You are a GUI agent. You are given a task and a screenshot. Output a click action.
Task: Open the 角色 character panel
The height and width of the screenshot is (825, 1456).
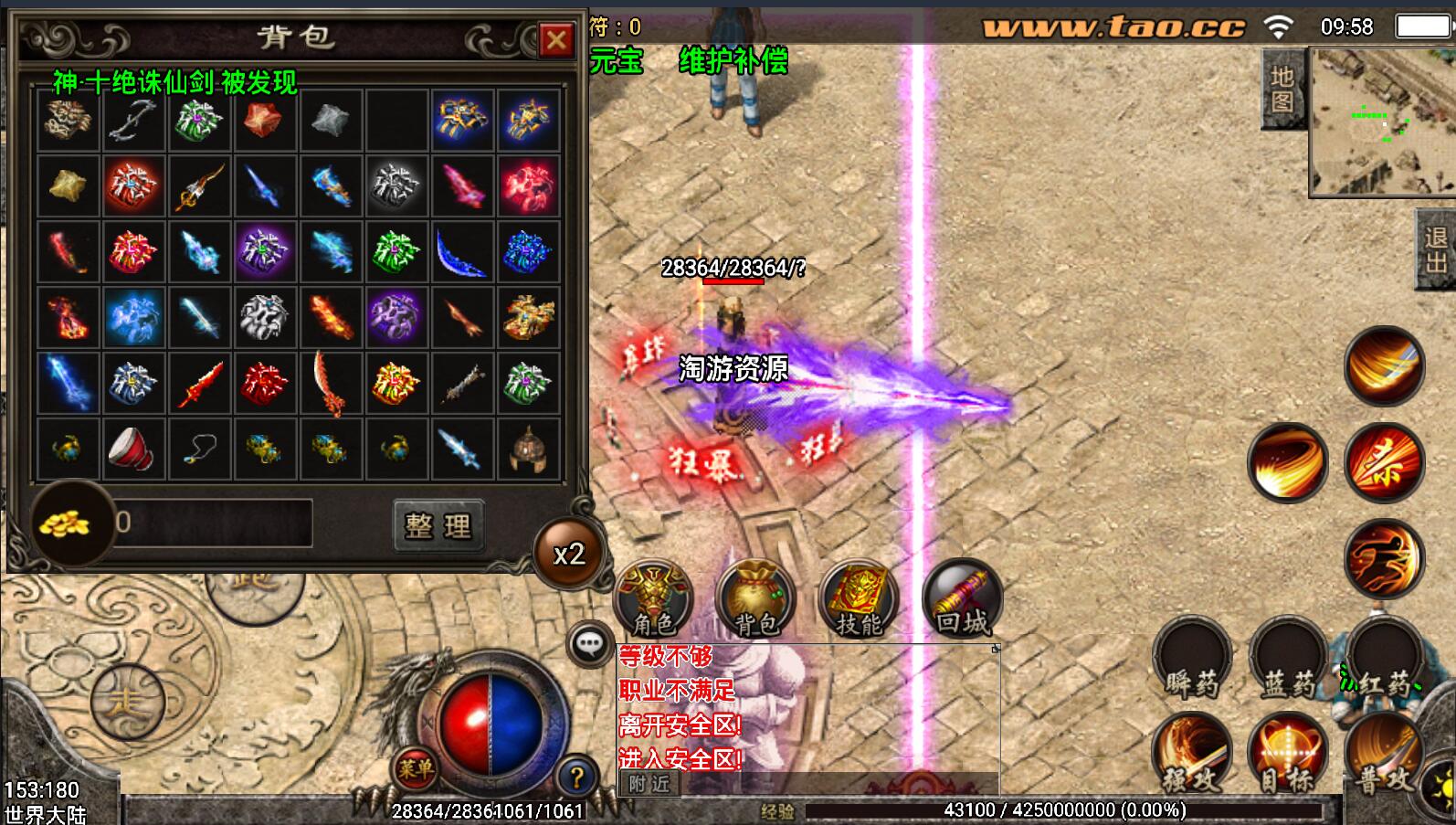pyautogui.click(x=653, y=598)
